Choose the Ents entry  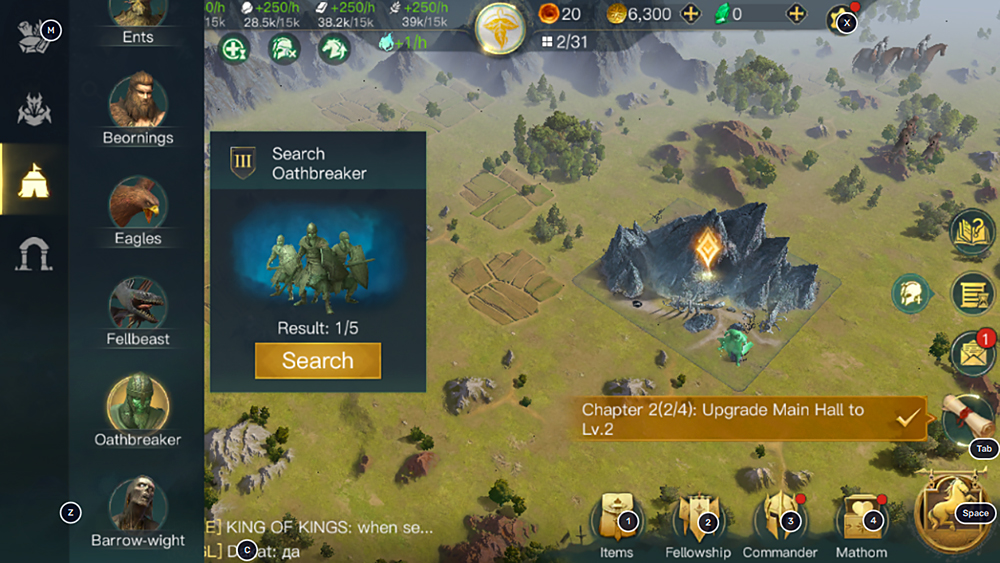pos(138,18)
